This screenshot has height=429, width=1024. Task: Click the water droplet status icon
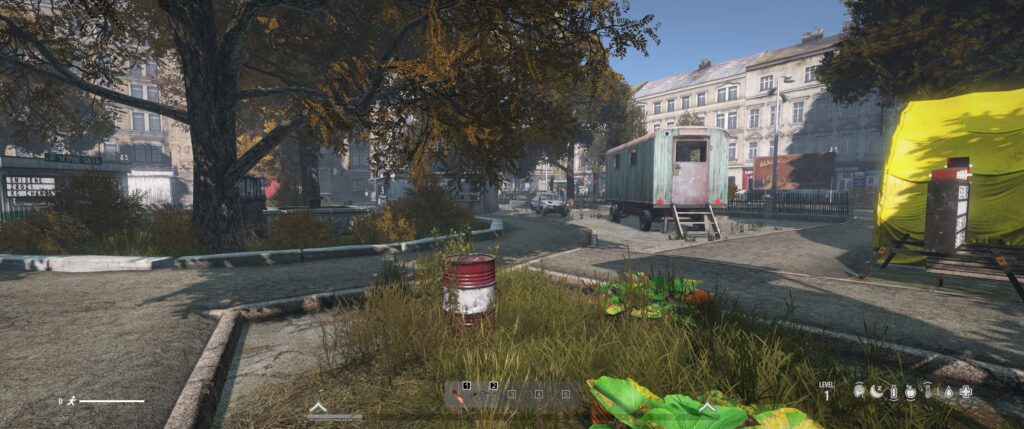click(x=947, y=392)
